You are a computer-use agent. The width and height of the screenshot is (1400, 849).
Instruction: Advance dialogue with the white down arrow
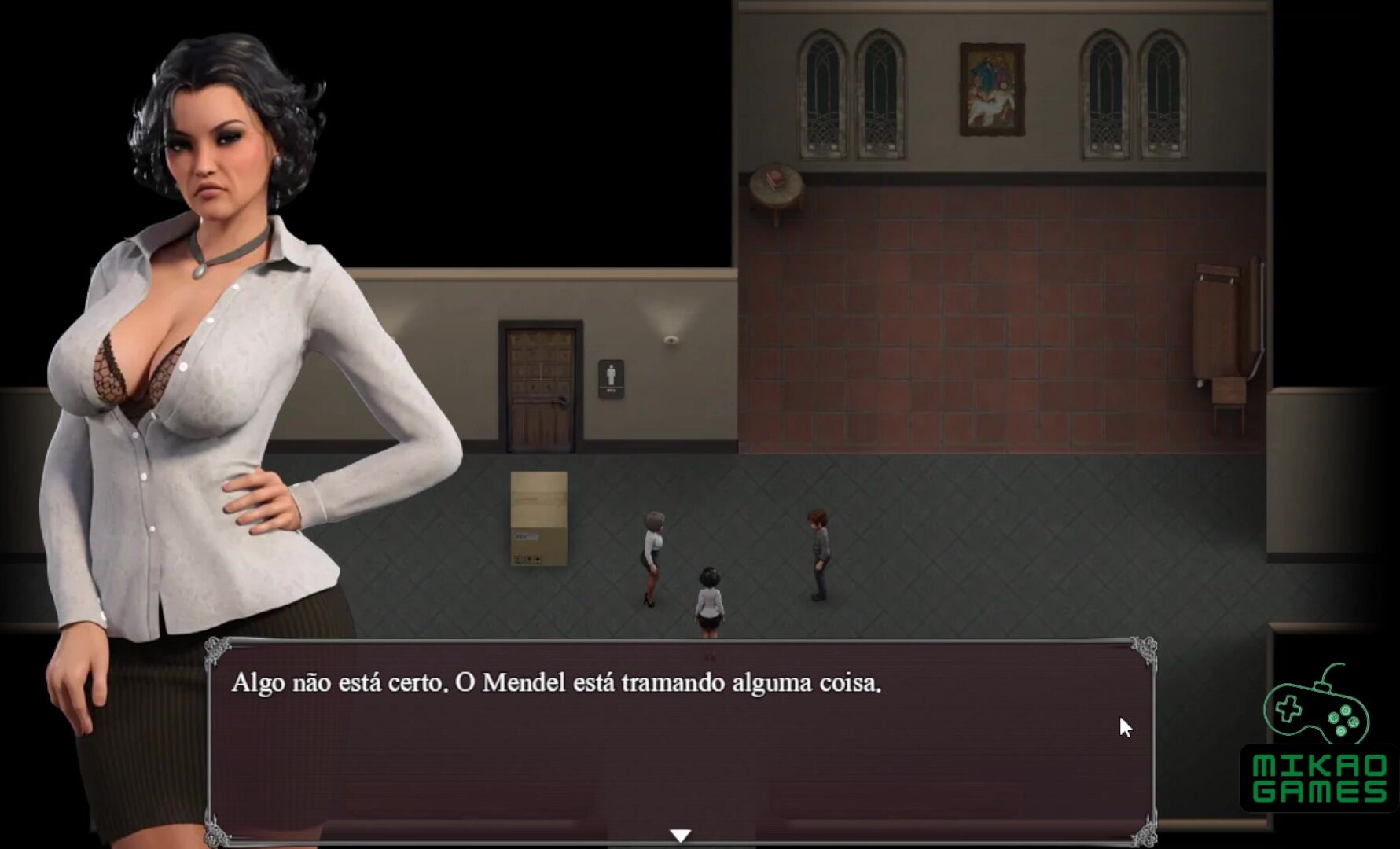point(681,835)
